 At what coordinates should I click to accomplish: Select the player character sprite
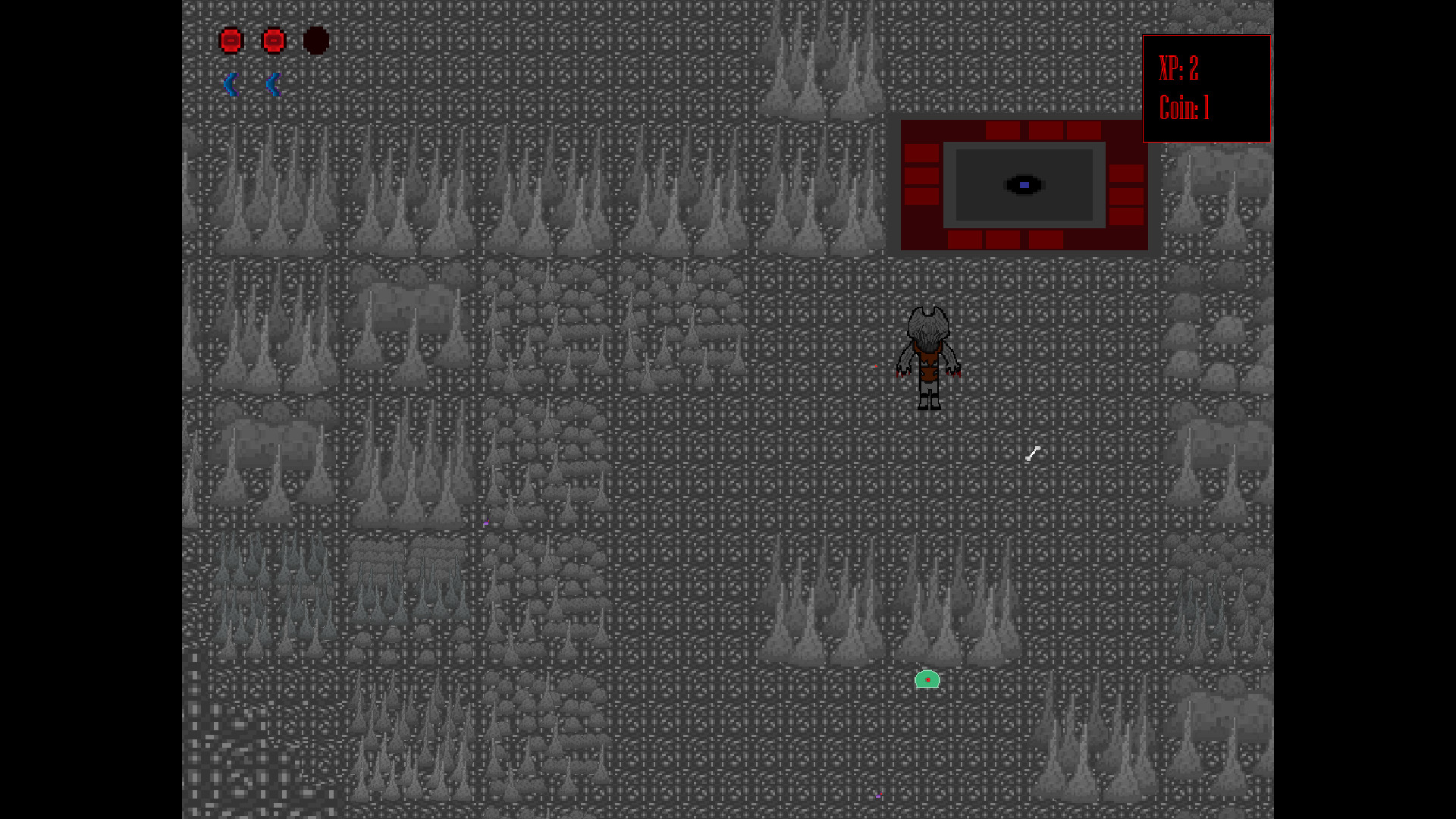tap(930, 356)
